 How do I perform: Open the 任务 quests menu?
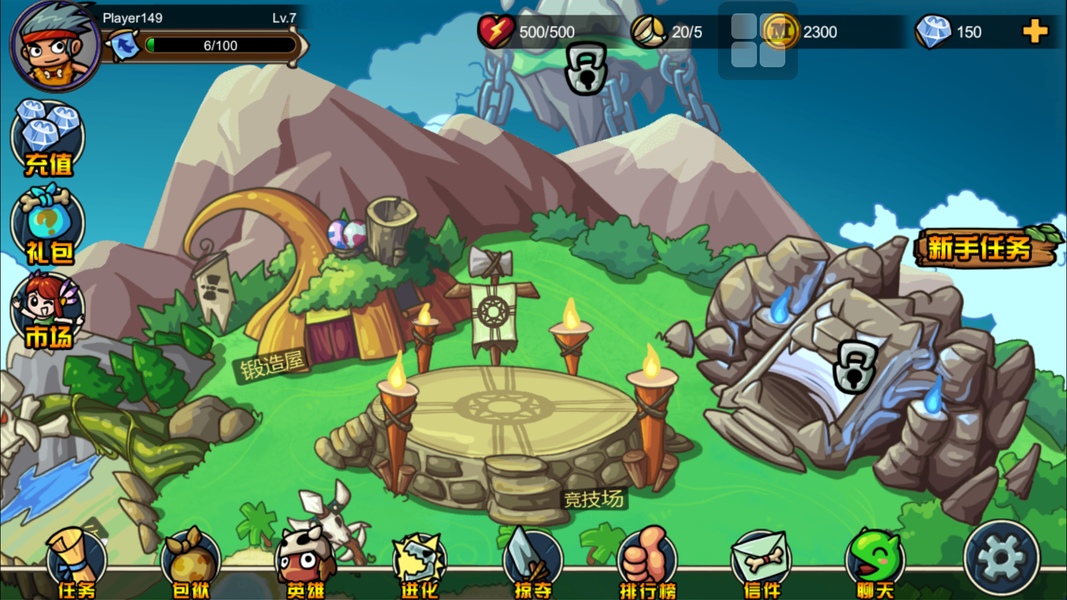pos(77,565)
